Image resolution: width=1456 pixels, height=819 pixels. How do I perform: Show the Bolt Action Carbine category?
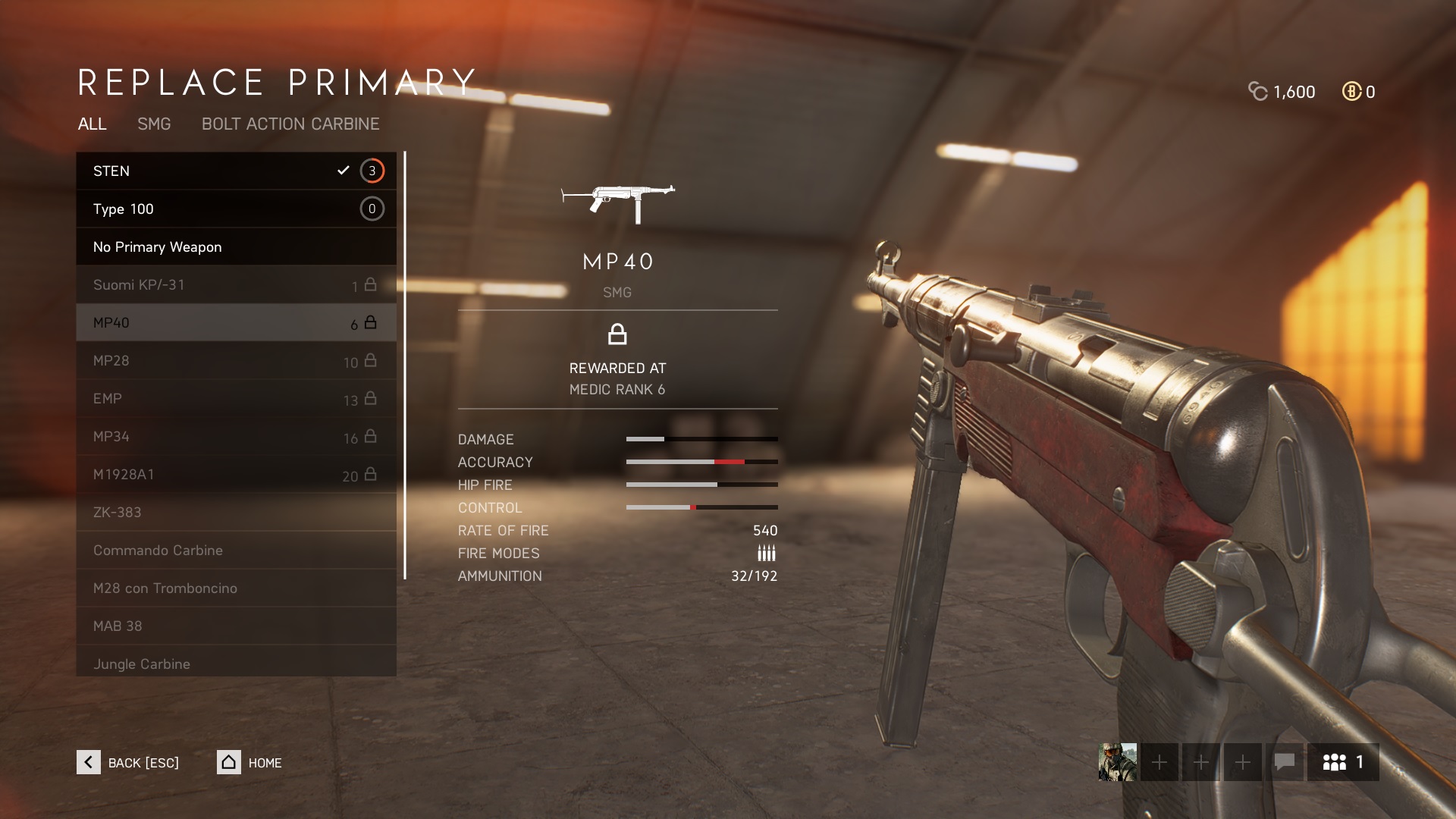(290, 124)
